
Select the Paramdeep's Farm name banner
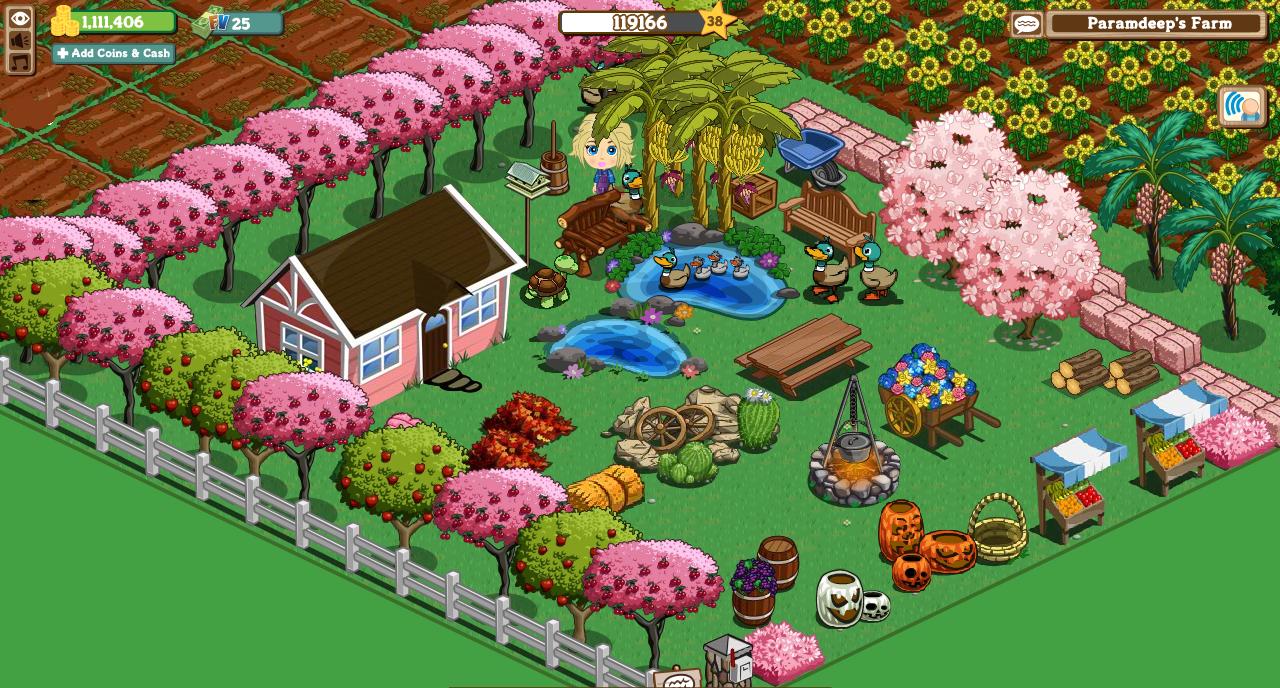(1158, 24)
